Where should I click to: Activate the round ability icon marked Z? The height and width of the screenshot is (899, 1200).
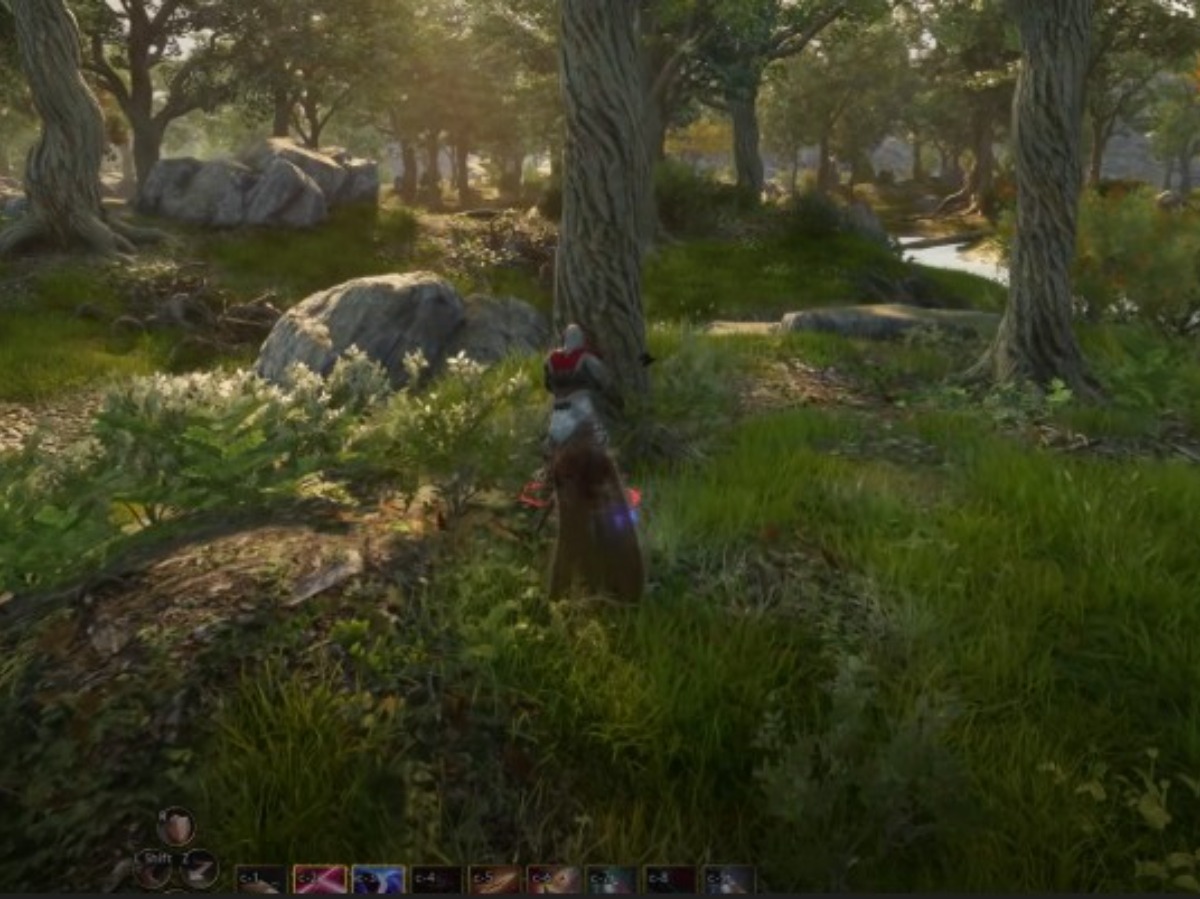pyautogui.click(x=200, y=868)
